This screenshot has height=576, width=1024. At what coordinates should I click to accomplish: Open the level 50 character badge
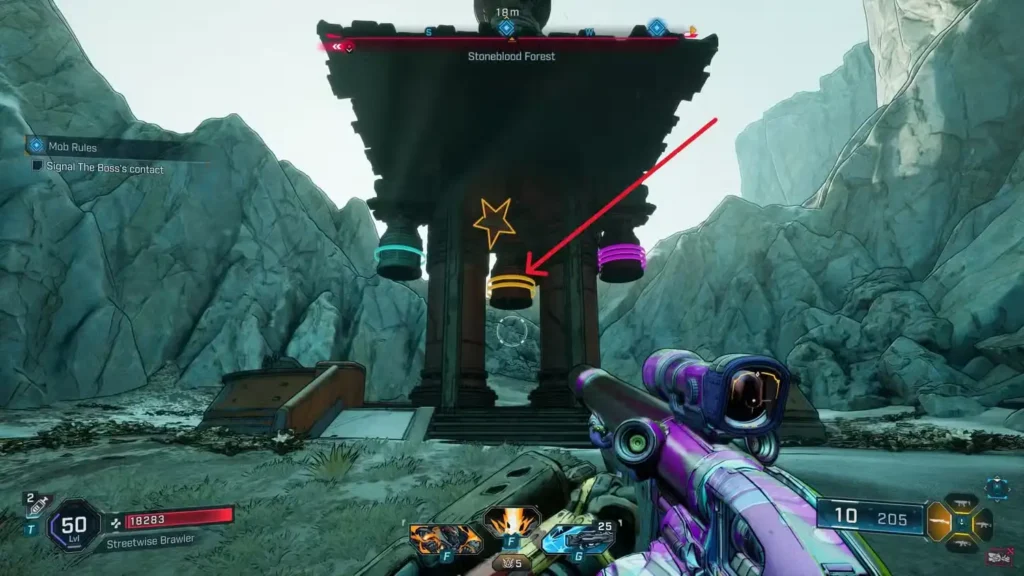click(x=74, y=523)
